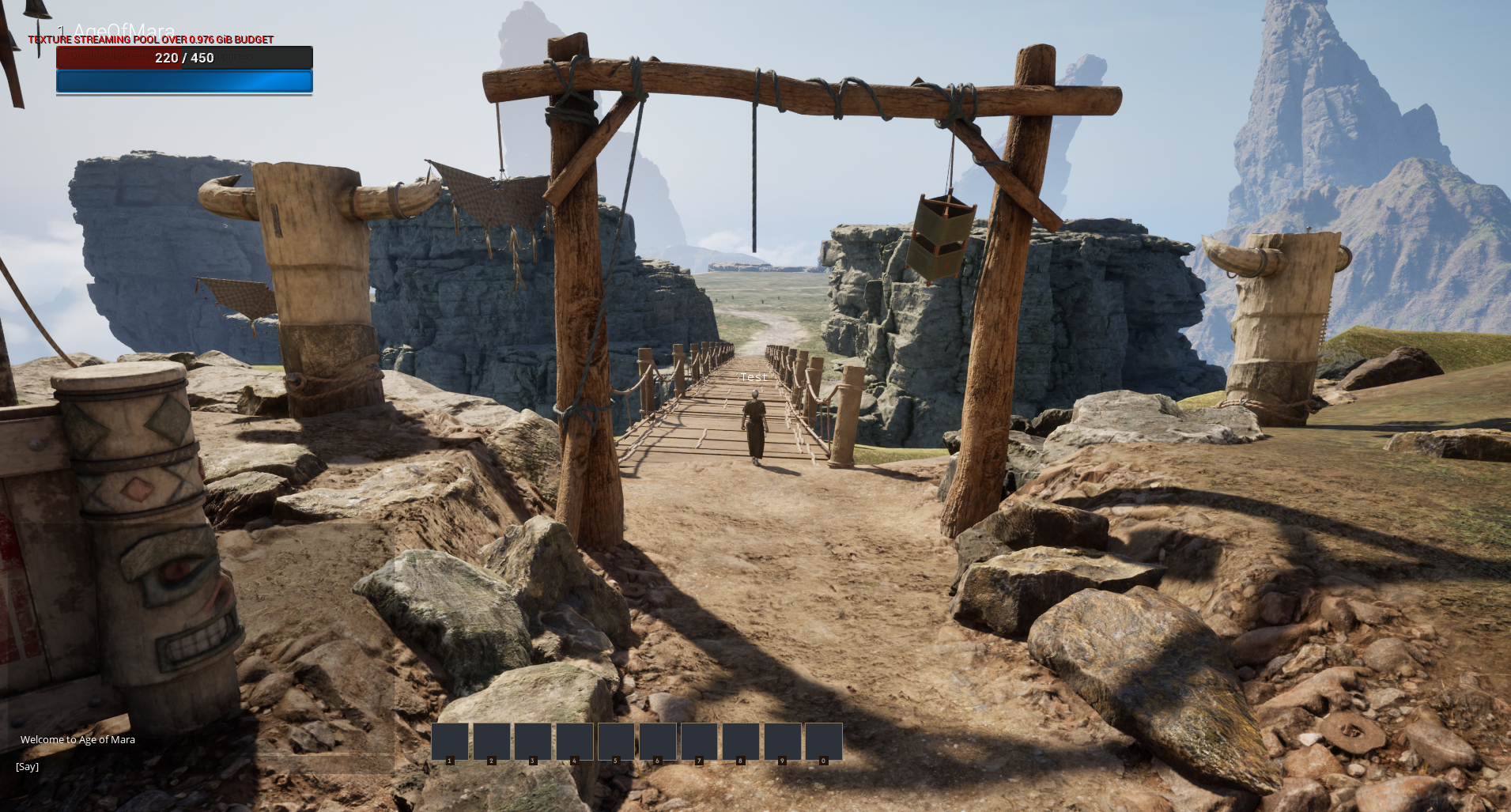Select hotbar slot 1
Screen dimensions: 1511x812
tap(449, 741)
